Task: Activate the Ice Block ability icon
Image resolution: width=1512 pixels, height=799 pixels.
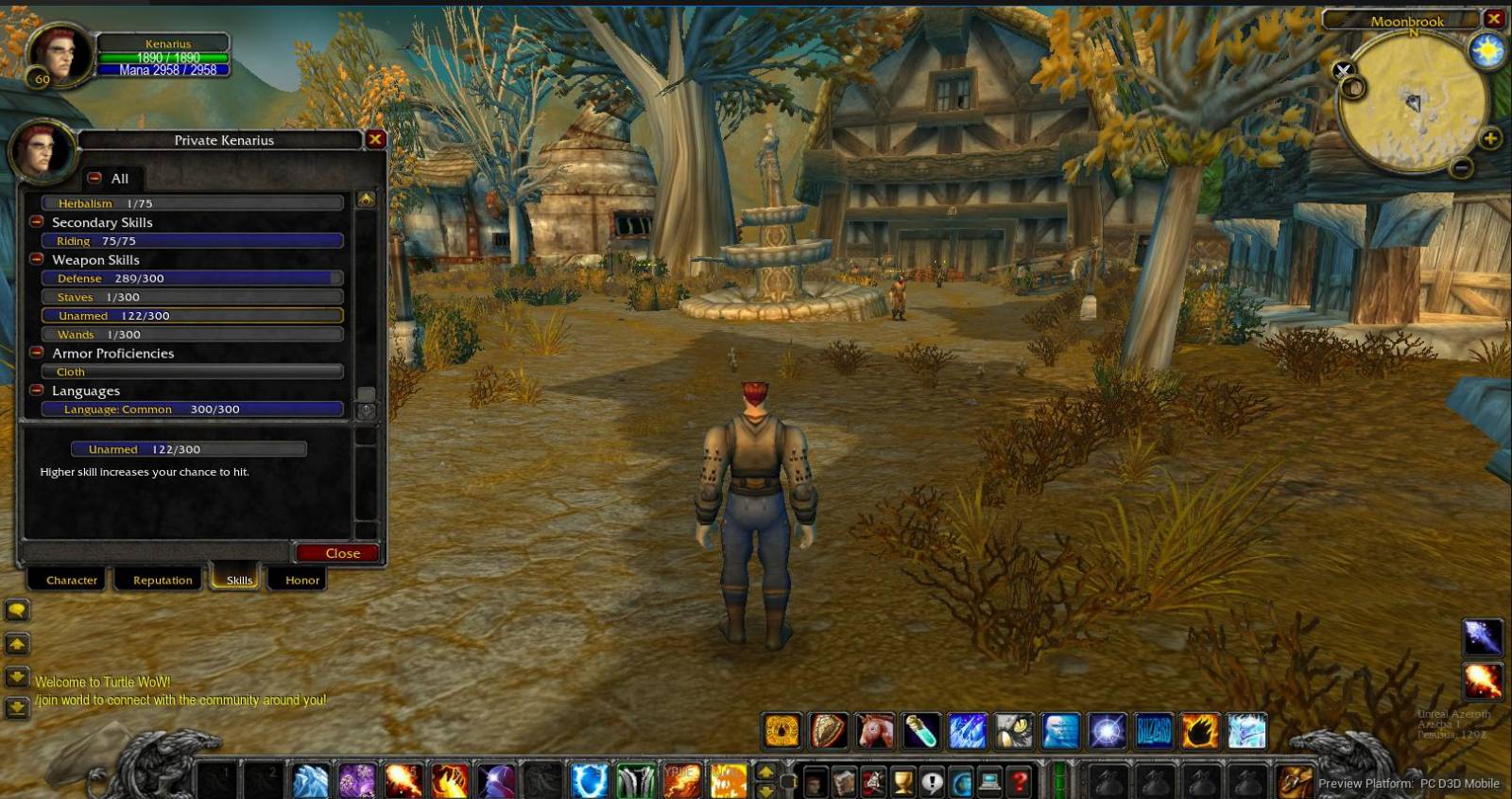Action: tap(1059, 730)
